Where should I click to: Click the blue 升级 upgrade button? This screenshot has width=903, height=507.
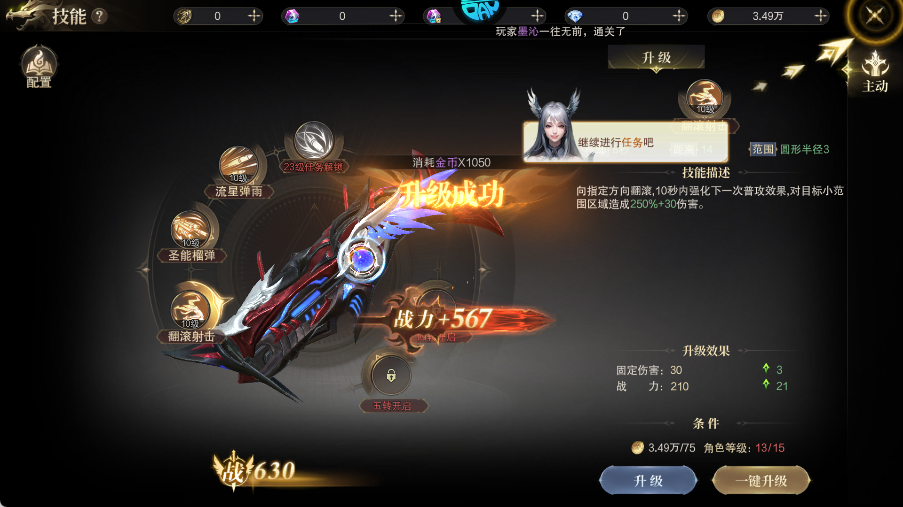[648, 481]
